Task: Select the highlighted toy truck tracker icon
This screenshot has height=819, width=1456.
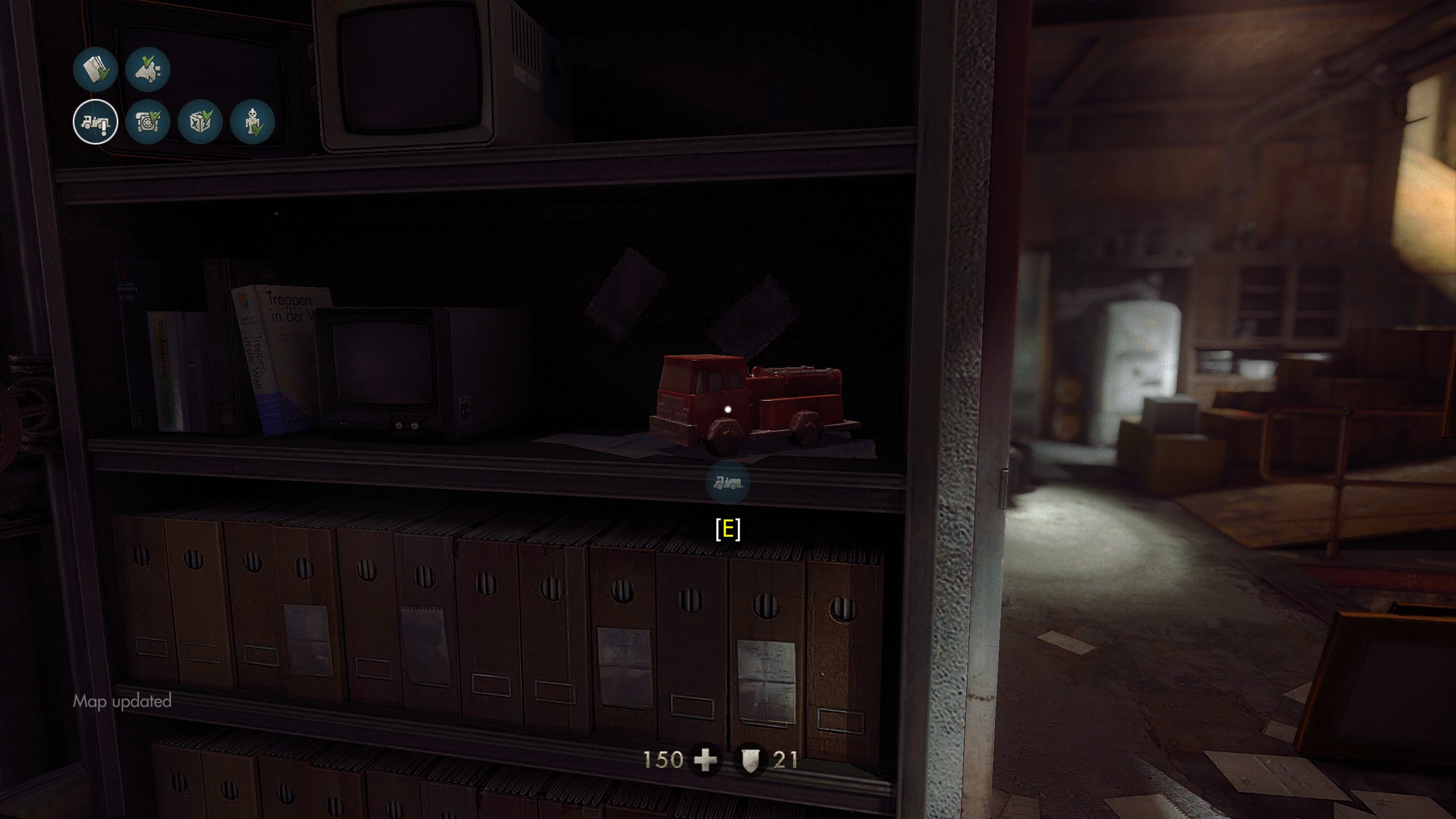Action: click(96, 122)
